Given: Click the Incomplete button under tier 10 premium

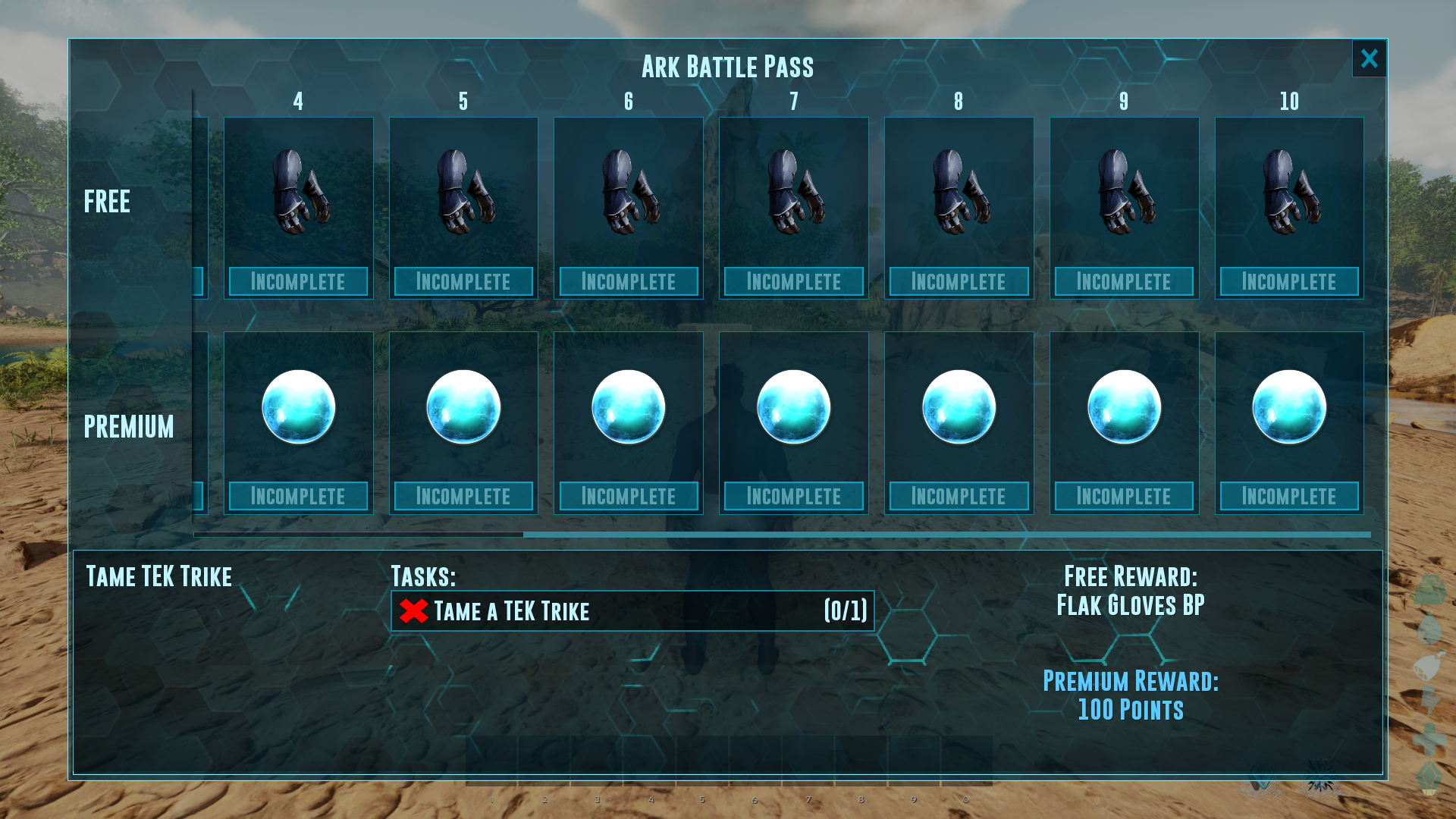Looking at the screenshot, I should coord(1289,496).
